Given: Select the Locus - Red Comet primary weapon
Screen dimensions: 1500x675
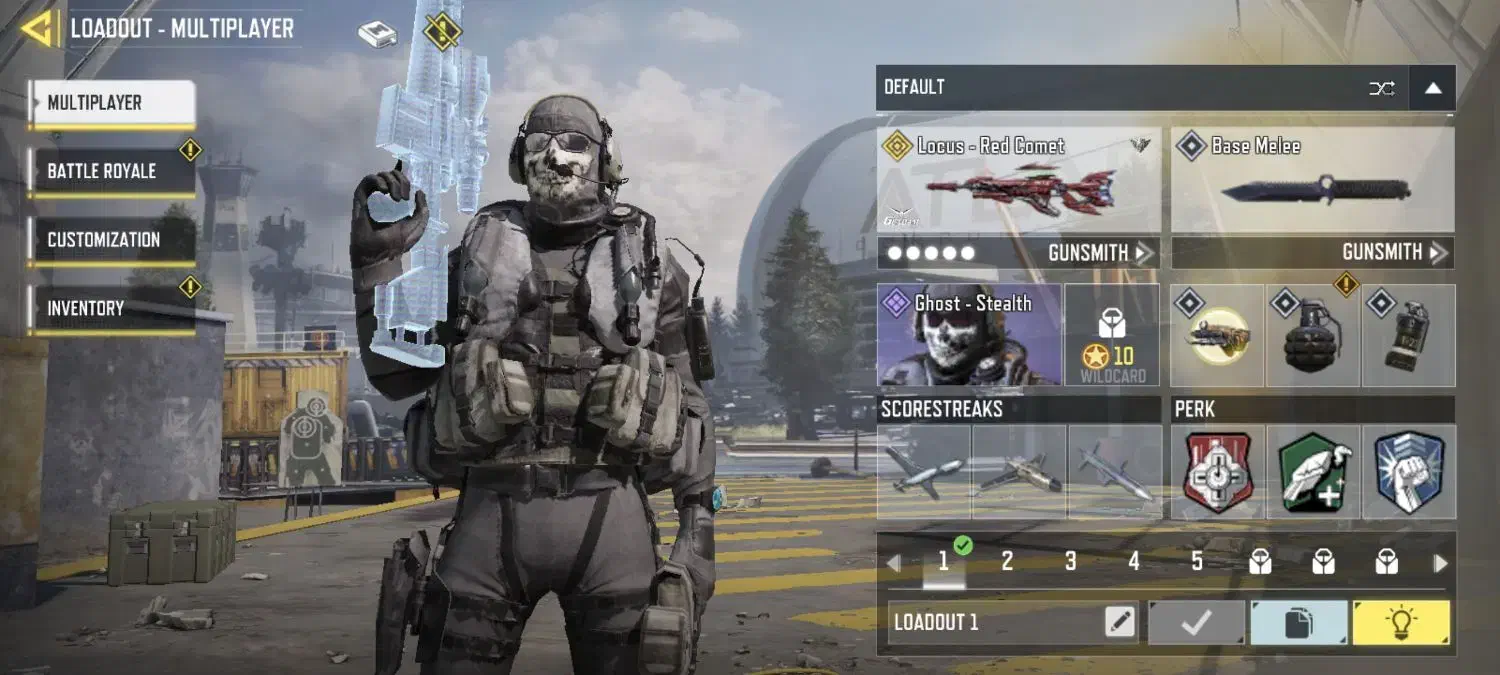Looking at the screenshot, I should pos(1018,181).
